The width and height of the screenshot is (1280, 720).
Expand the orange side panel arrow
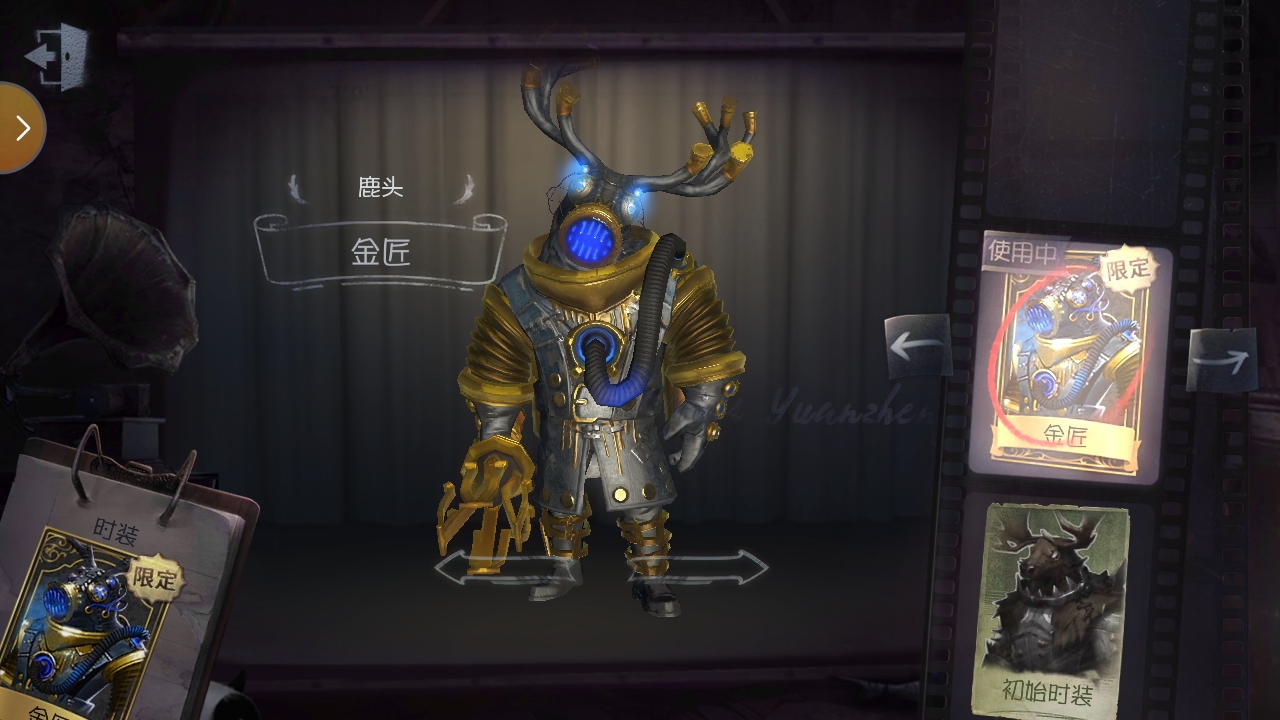pyautogui.click(x=21, y=128)
